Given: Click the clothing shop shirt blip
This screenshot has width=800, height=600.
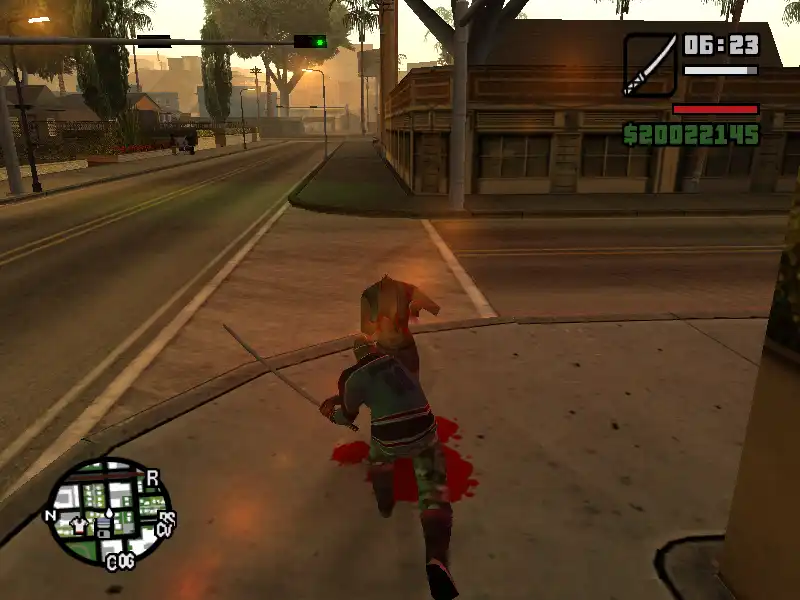Looking at the screenshot, I should tap(80, 523).
